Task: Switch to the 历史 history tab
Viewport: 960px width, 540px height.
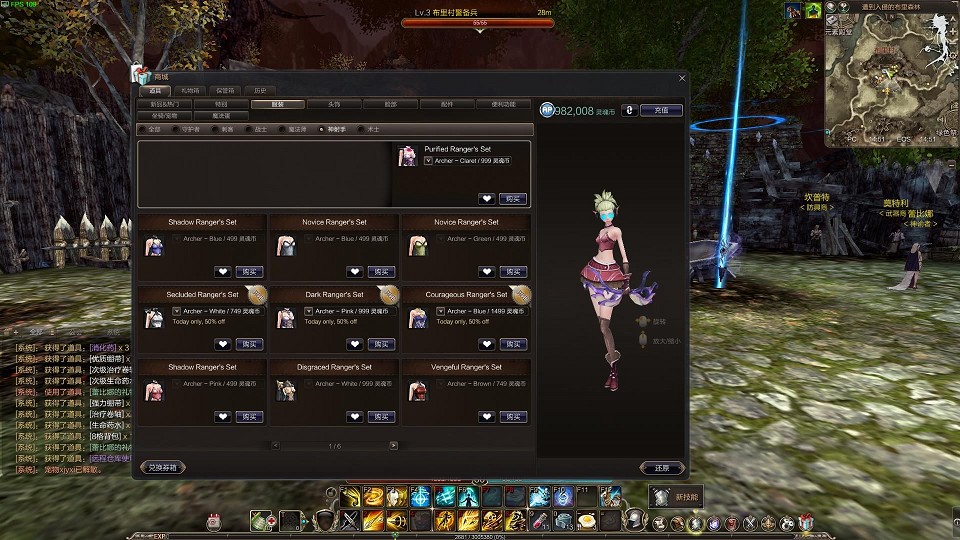Action: pyautogui.click(x=260, y=90)
